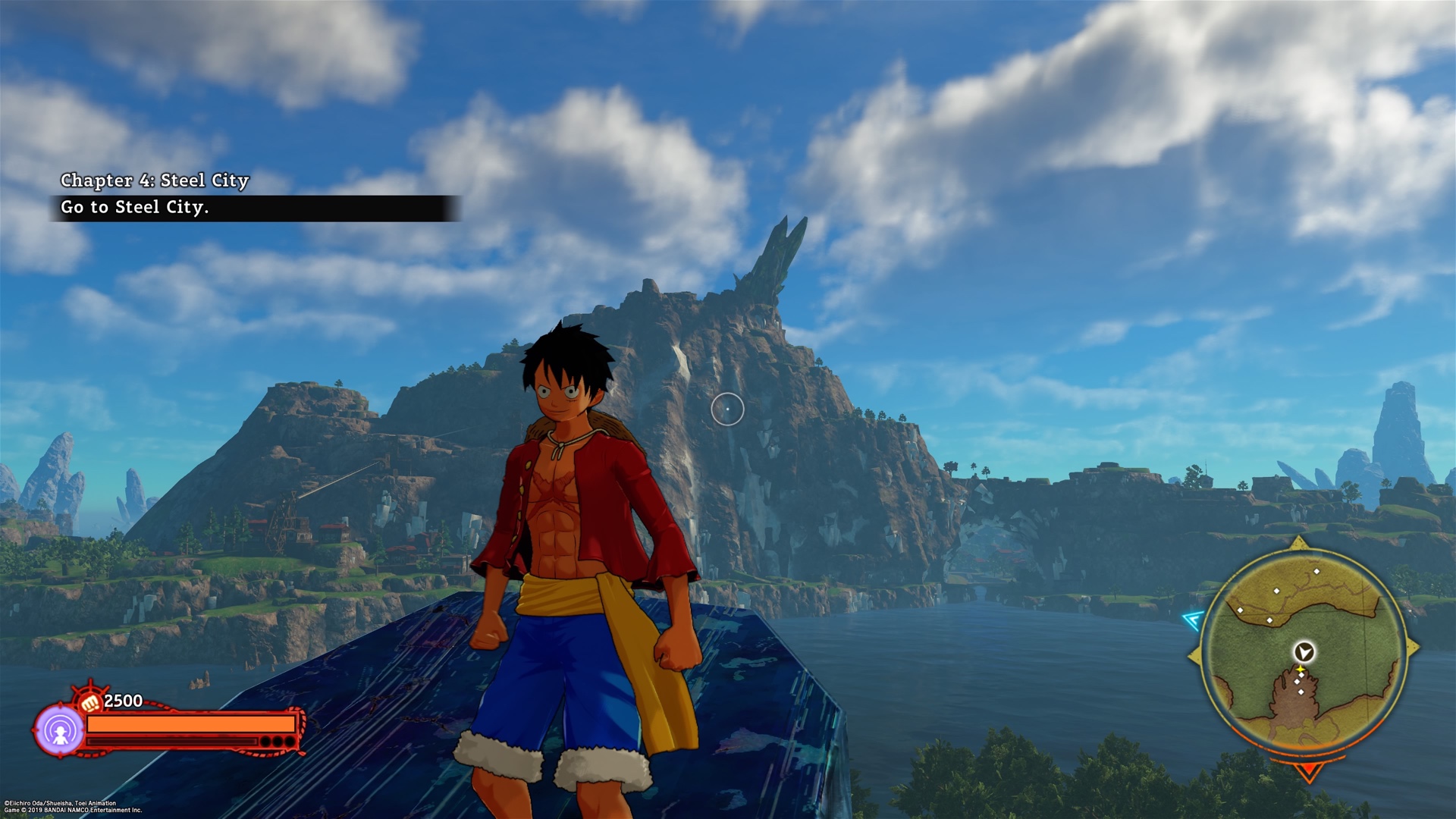Click the purple Observation Haki ability icon

(x=61, y=729)
